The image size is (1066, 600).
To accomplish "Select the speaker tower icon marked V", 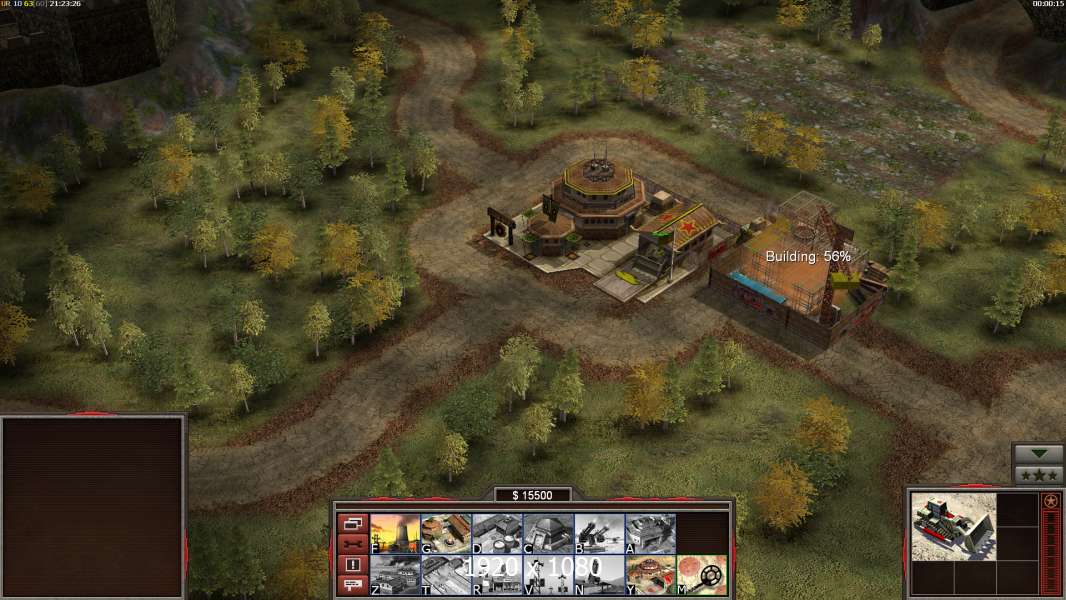I will point(548,575).
